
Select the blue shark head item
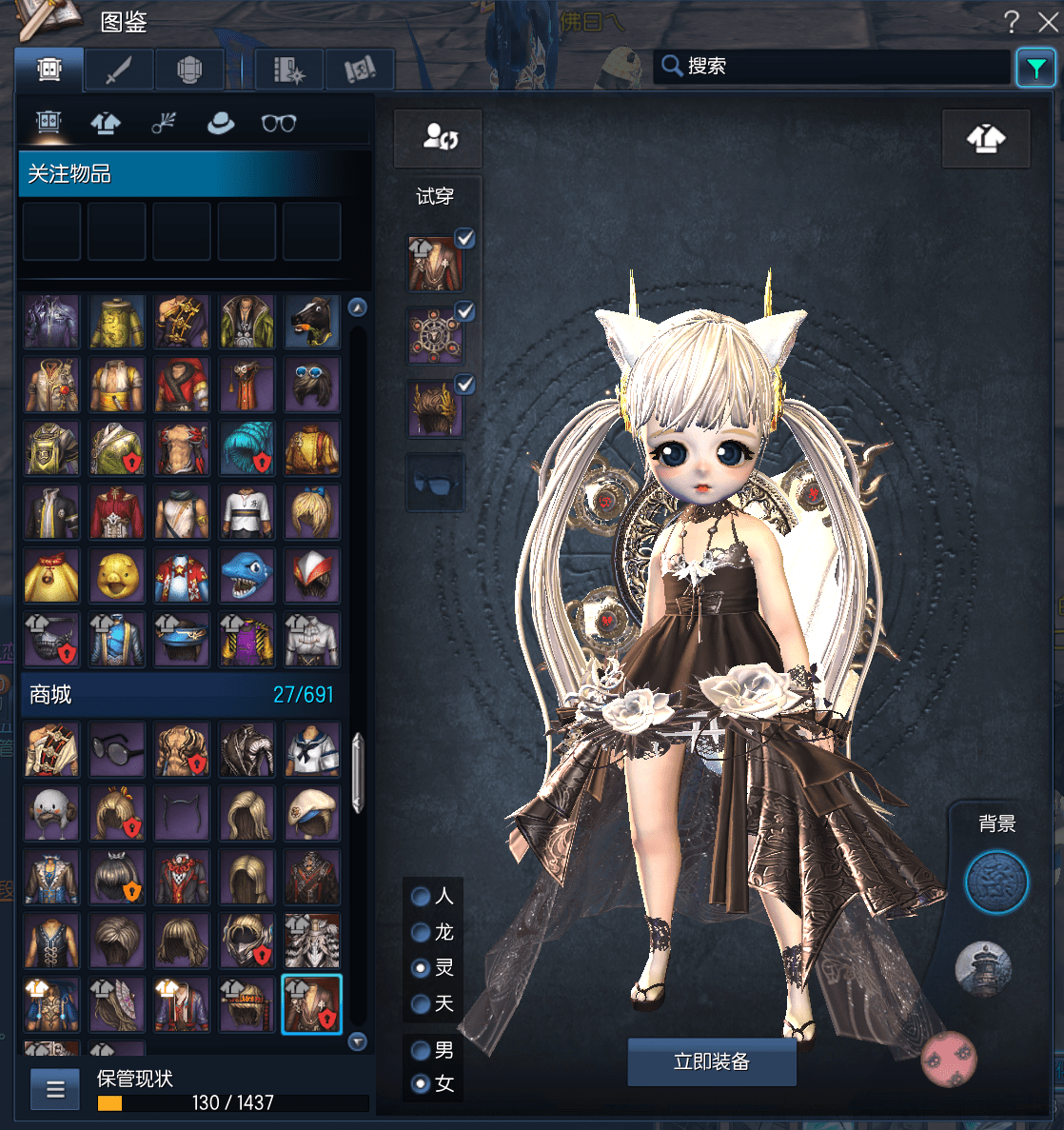[x=246, y=575]
